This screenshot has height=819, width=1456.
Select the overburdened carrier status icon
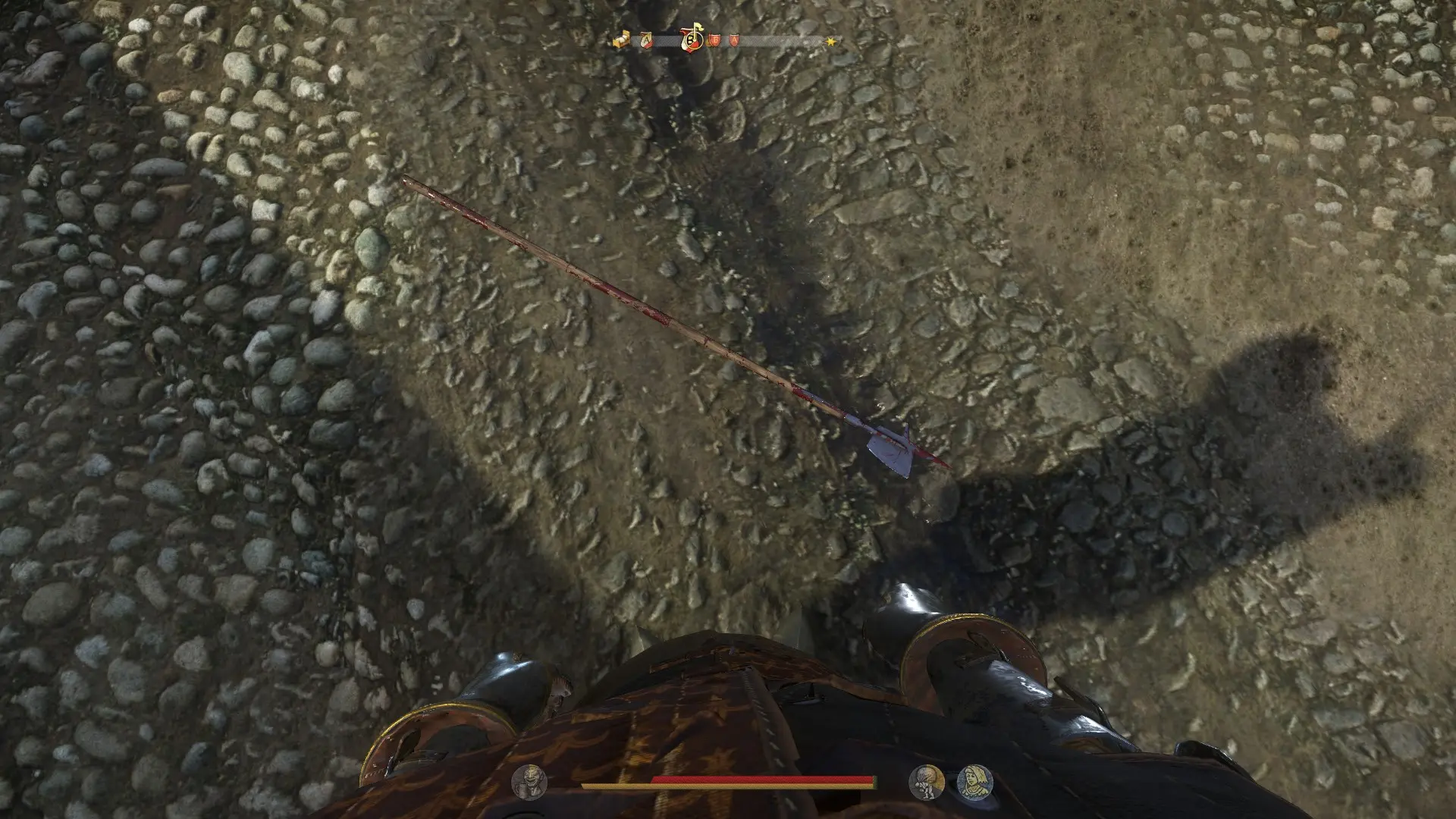(x=926, y=782)
